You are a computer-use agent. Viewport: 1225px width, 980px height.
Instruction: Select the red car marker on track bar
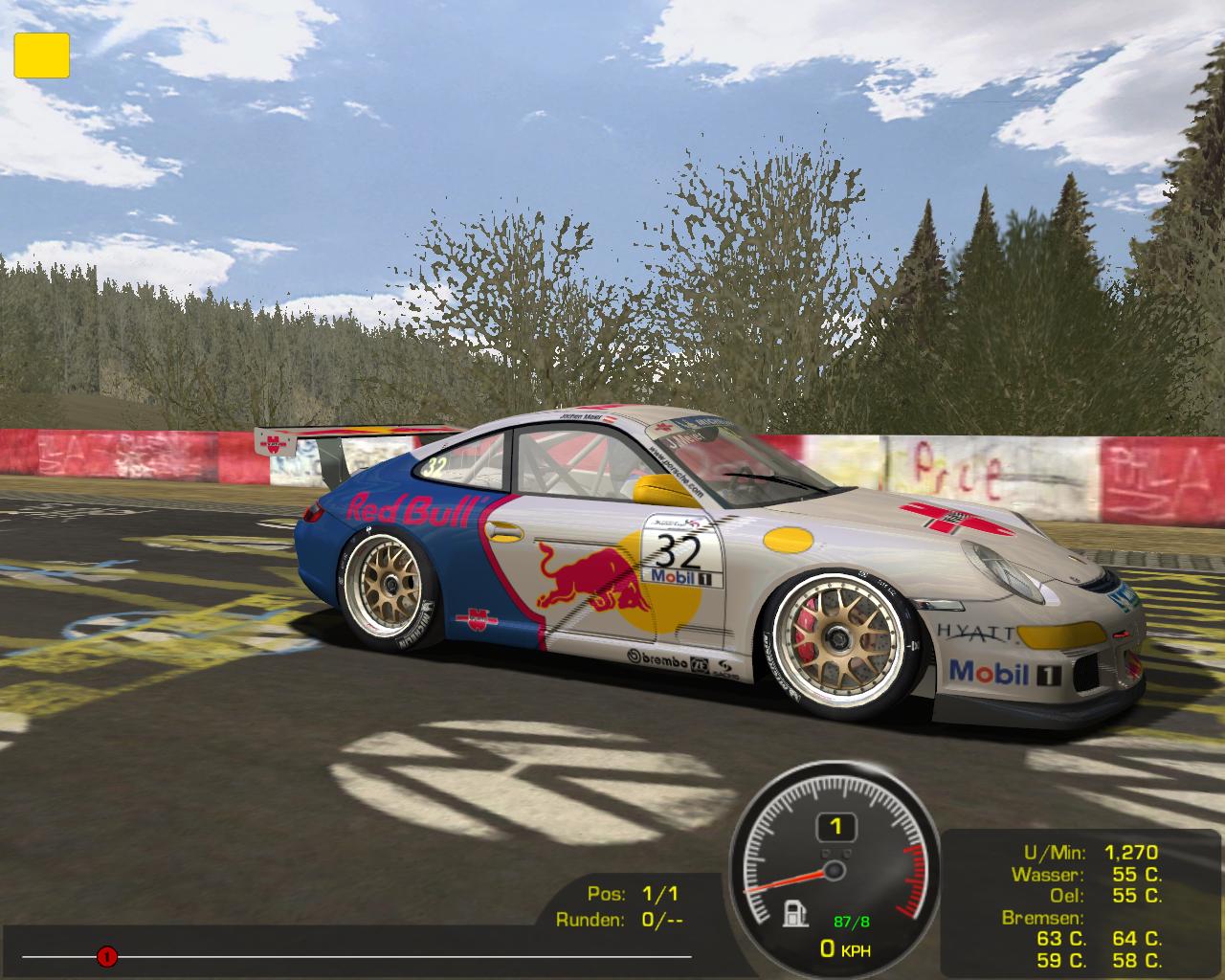click(106, 955)
